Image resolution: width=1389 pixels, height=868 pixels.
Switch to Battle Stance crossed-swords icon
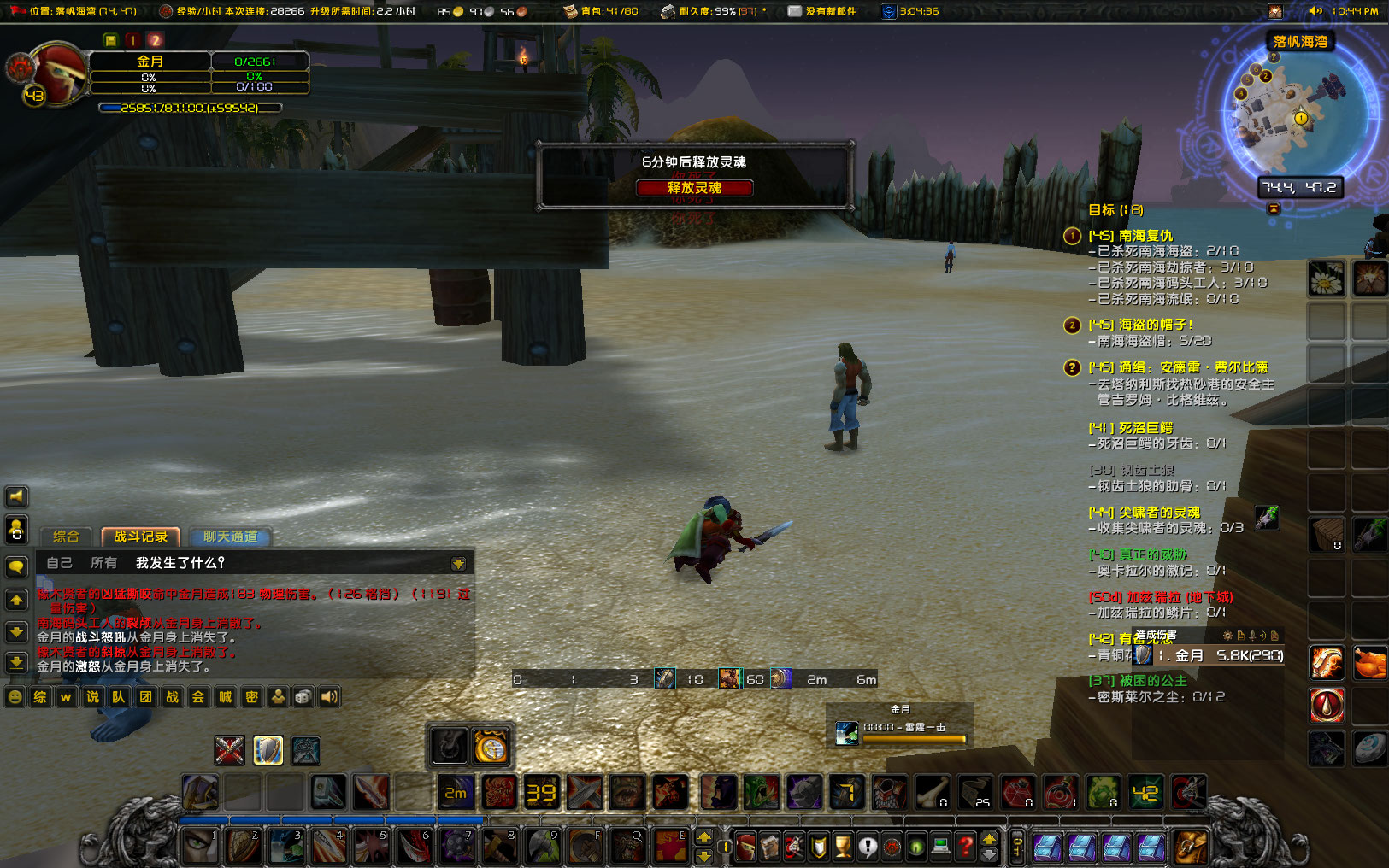click(x=229, y=750)
